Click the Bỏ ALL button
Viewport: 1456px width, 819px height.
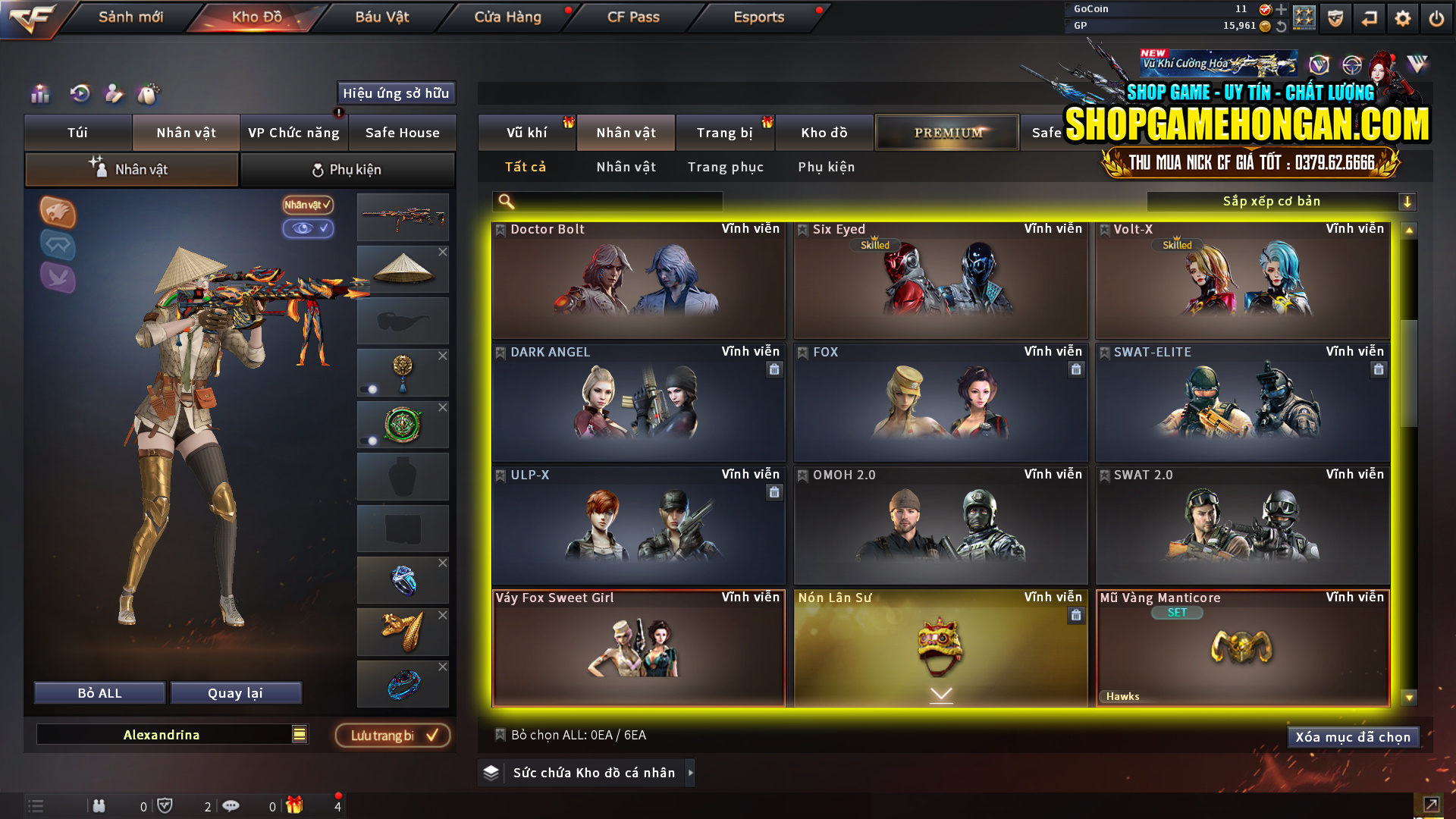99,692
